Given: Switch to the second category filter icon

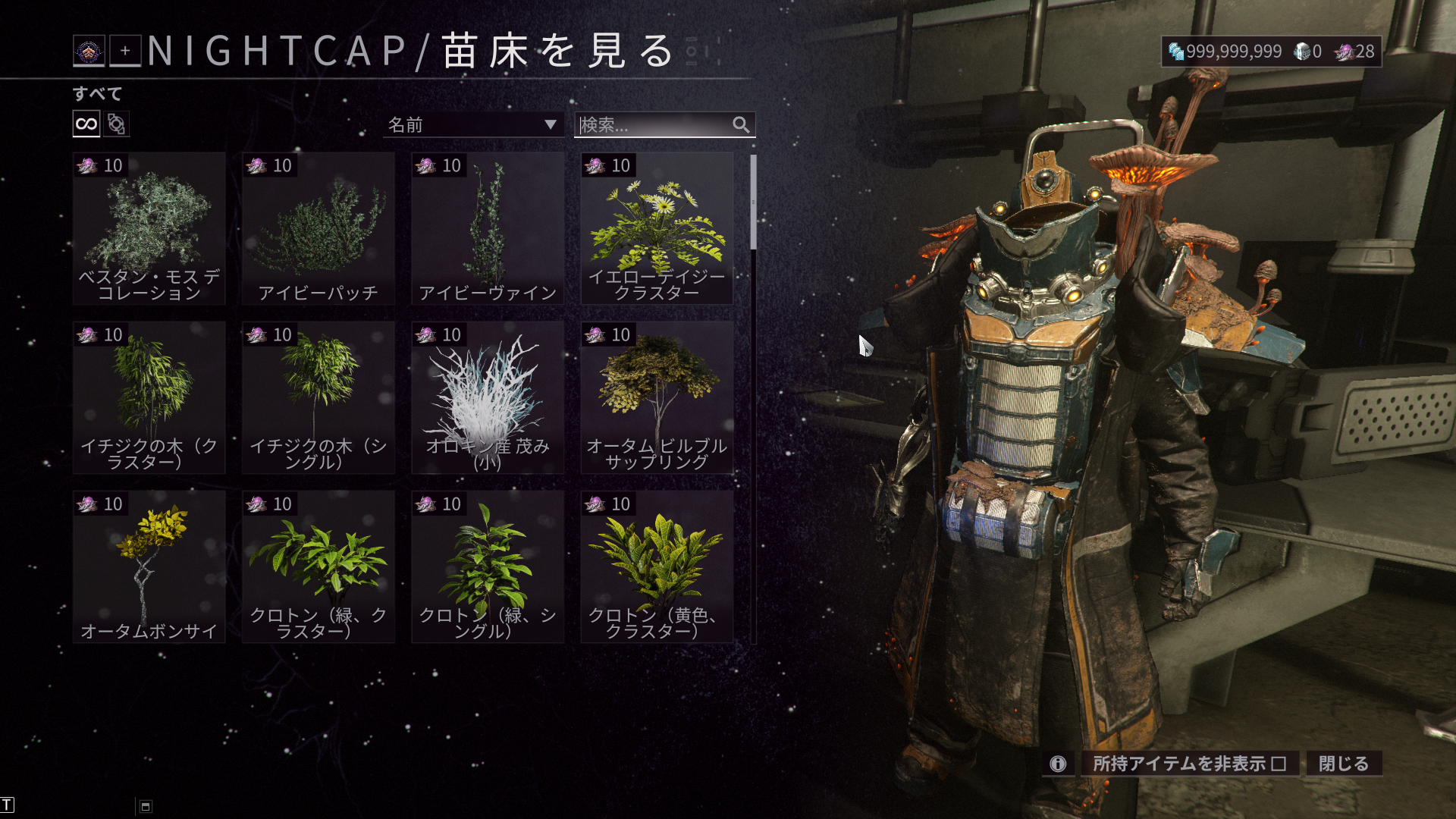Looking at the screenshot, I should point(116,124).
